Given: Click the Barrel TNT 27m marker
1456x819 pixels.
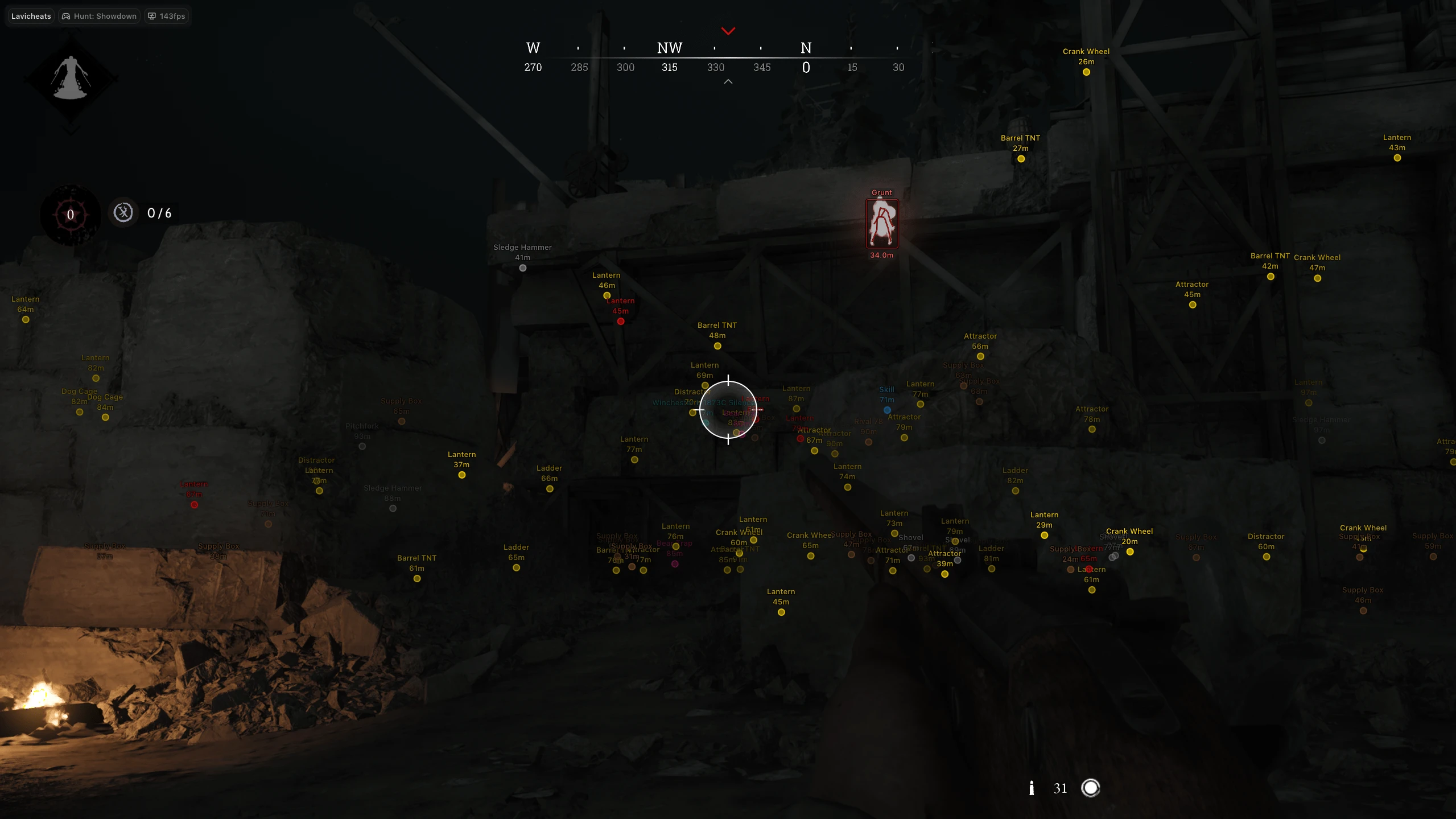Looking at the screenshot, I should [x=1020, y=159].
